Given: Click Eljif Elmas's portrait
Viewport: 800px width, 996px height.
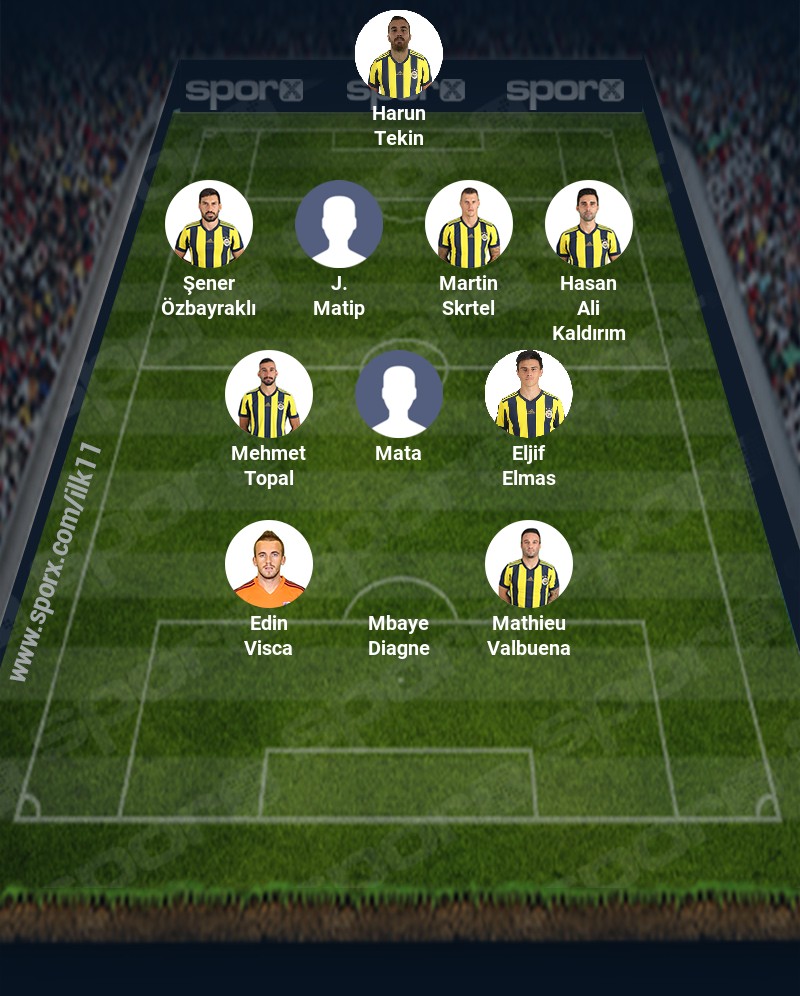Looking at the screenshot, I should coord(529,394).
